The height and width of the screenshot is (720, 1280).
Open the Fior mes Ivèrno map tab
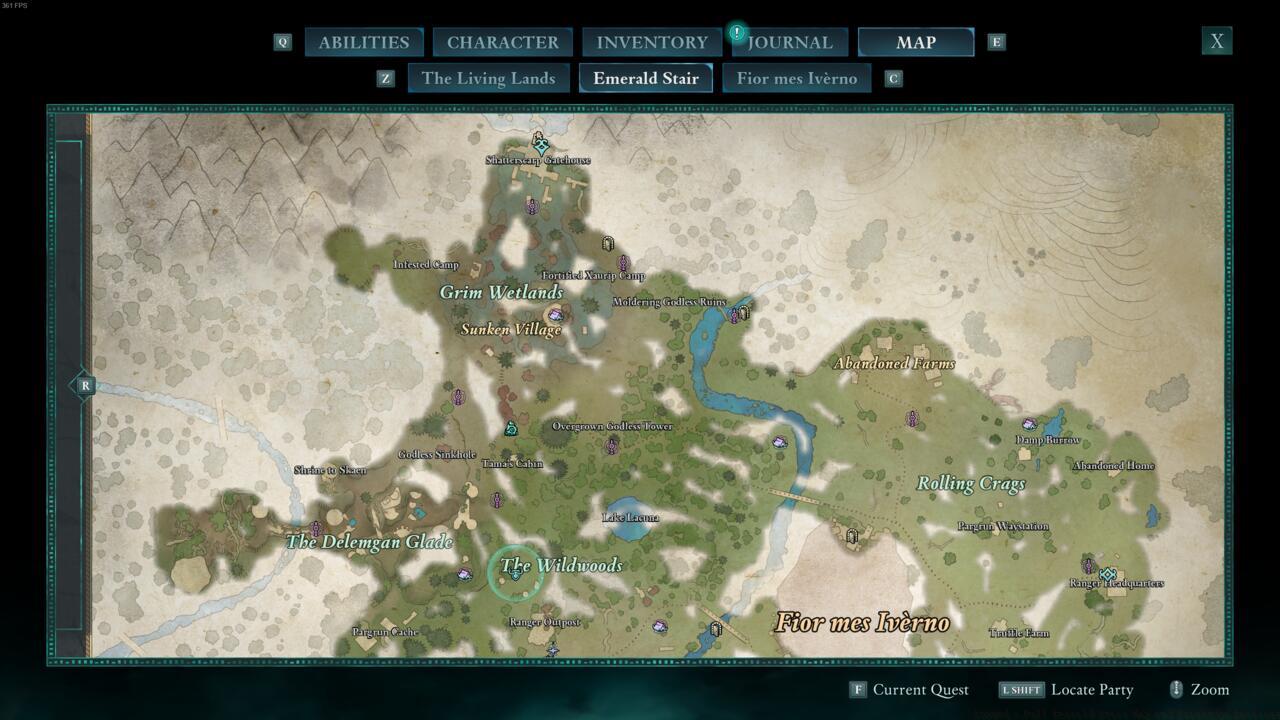[797, 78]
